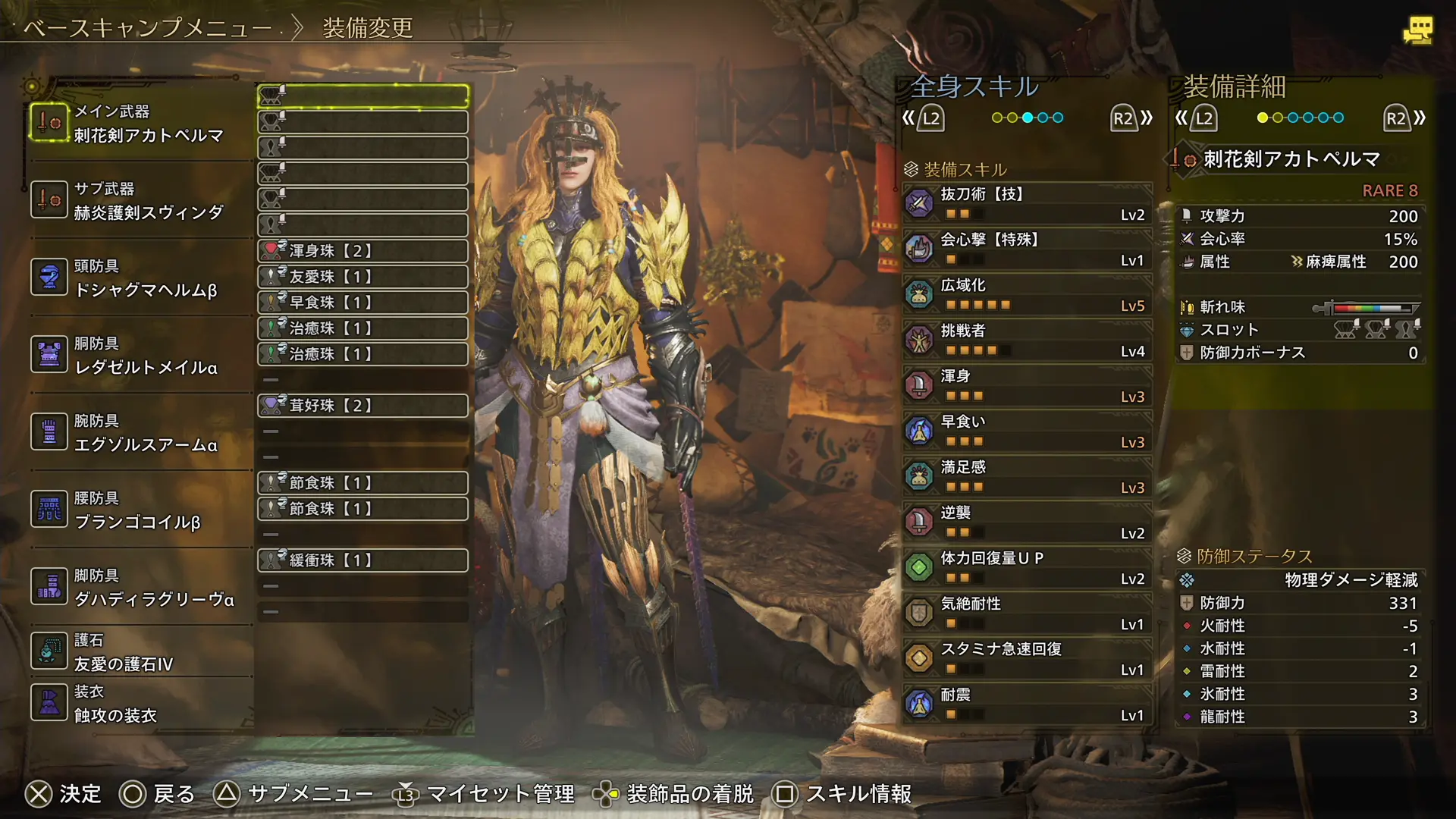Image resolution: width=1456 pixels, height=819 pixels.
Task: Select the charm 友愛の護石IV
Action: pyautogui.click(x=140, y=652)
